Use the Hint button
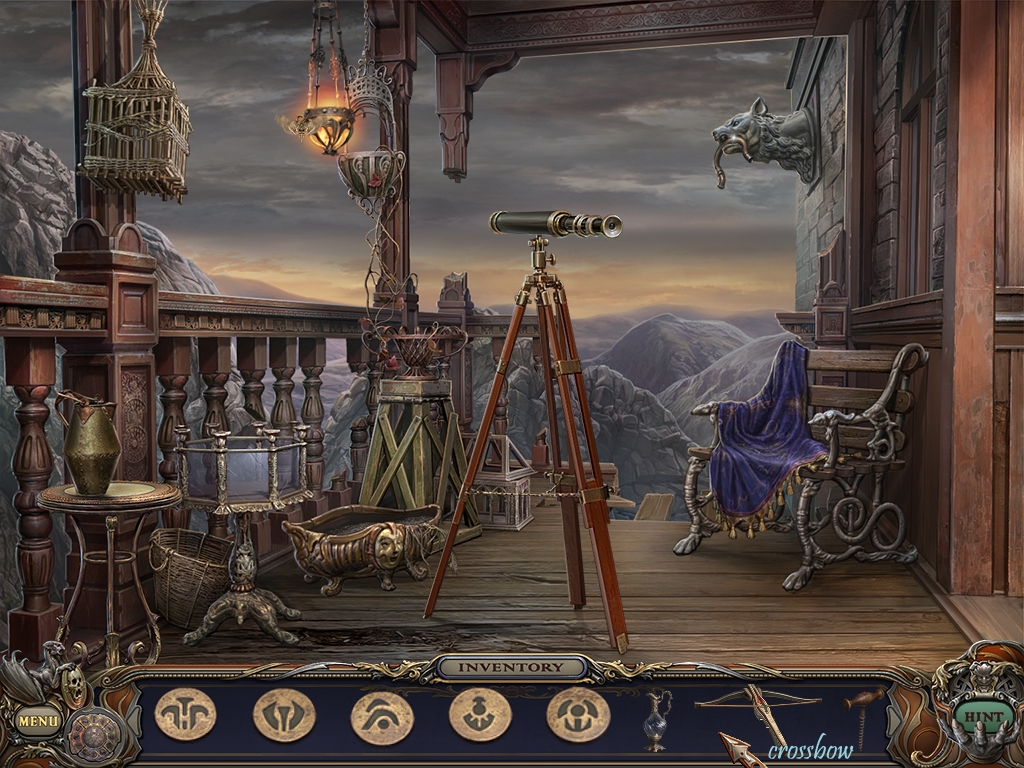The image size is (1024, 768). [x=969, y=716]
